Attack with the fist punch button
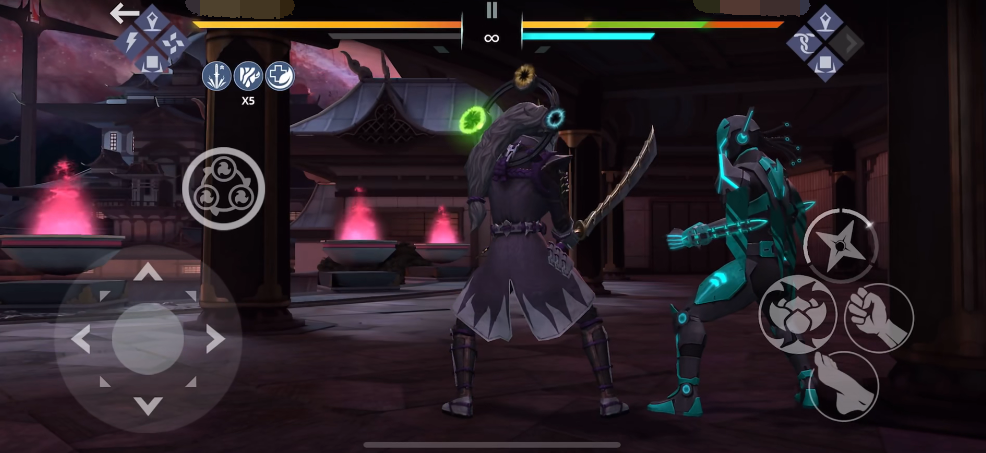Image resolution: width=986 pixels, height=453 pixels. pyautogui.click(x=878, y=317)
